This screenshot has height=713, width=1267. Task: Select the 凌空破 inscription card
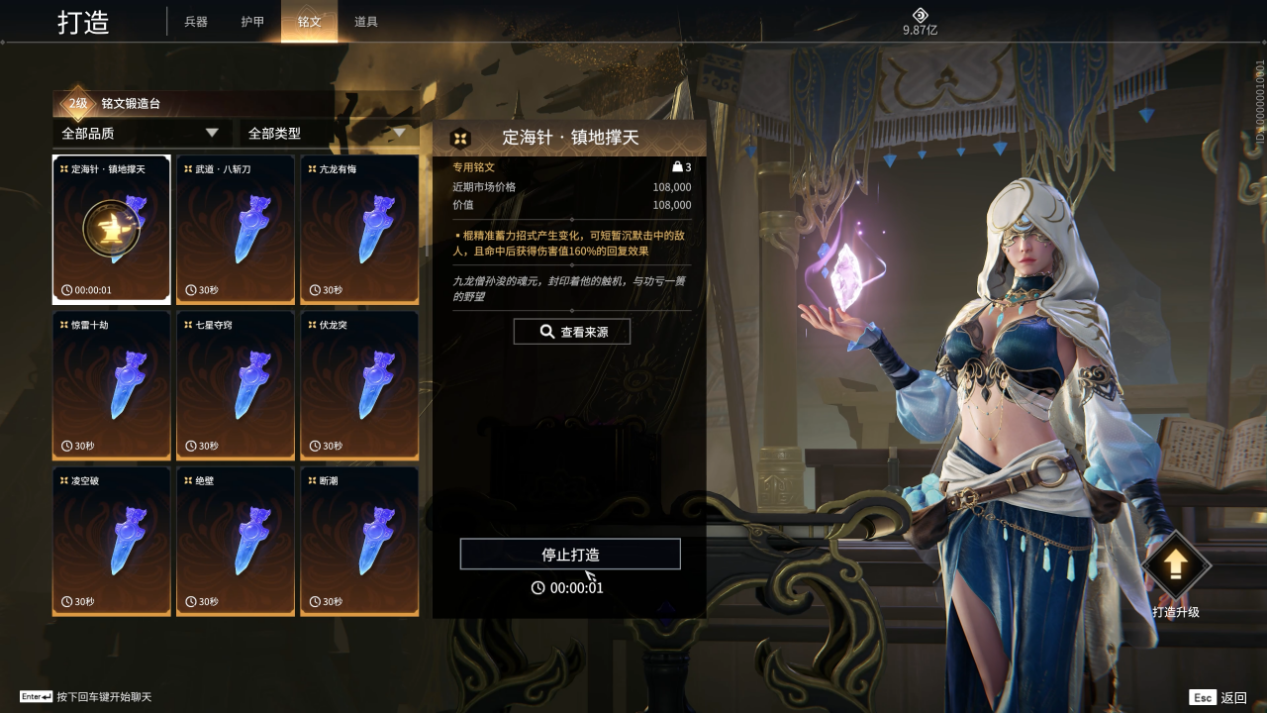[x=111, y=541]
